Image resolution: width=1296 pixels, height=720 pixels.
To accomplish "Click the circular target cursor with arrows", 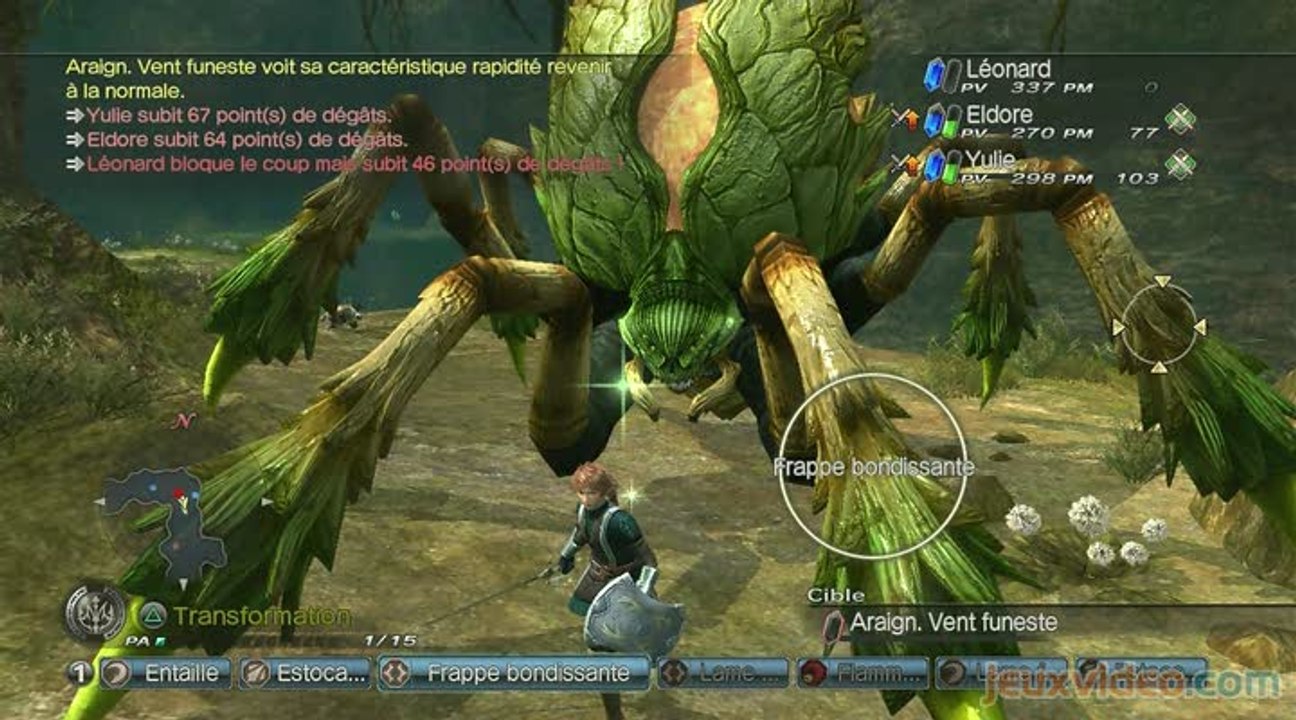I will tap(1159, 325).
